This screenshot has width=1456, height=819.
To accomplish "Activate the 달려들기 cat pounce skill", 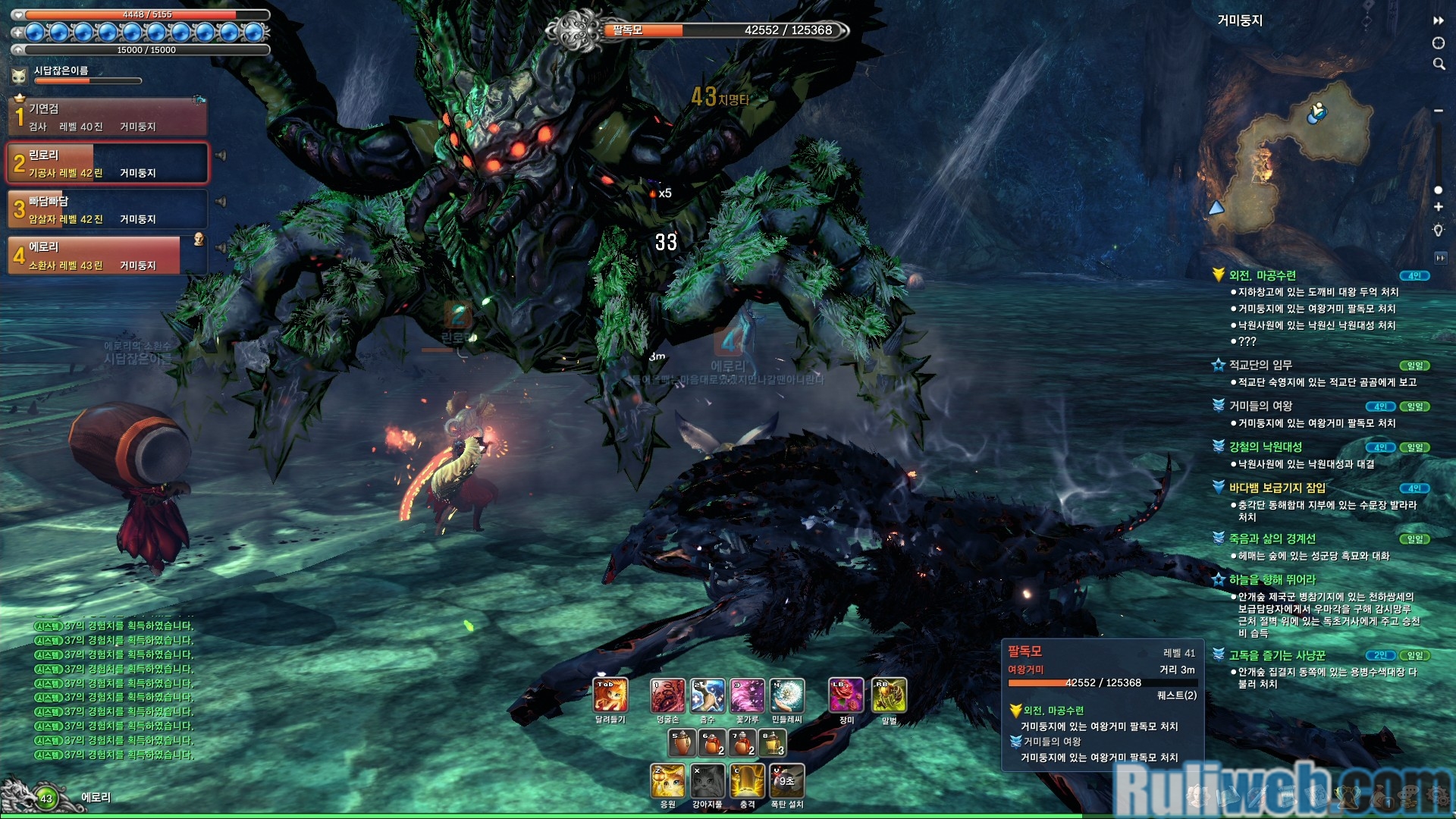I will [610, 695].
